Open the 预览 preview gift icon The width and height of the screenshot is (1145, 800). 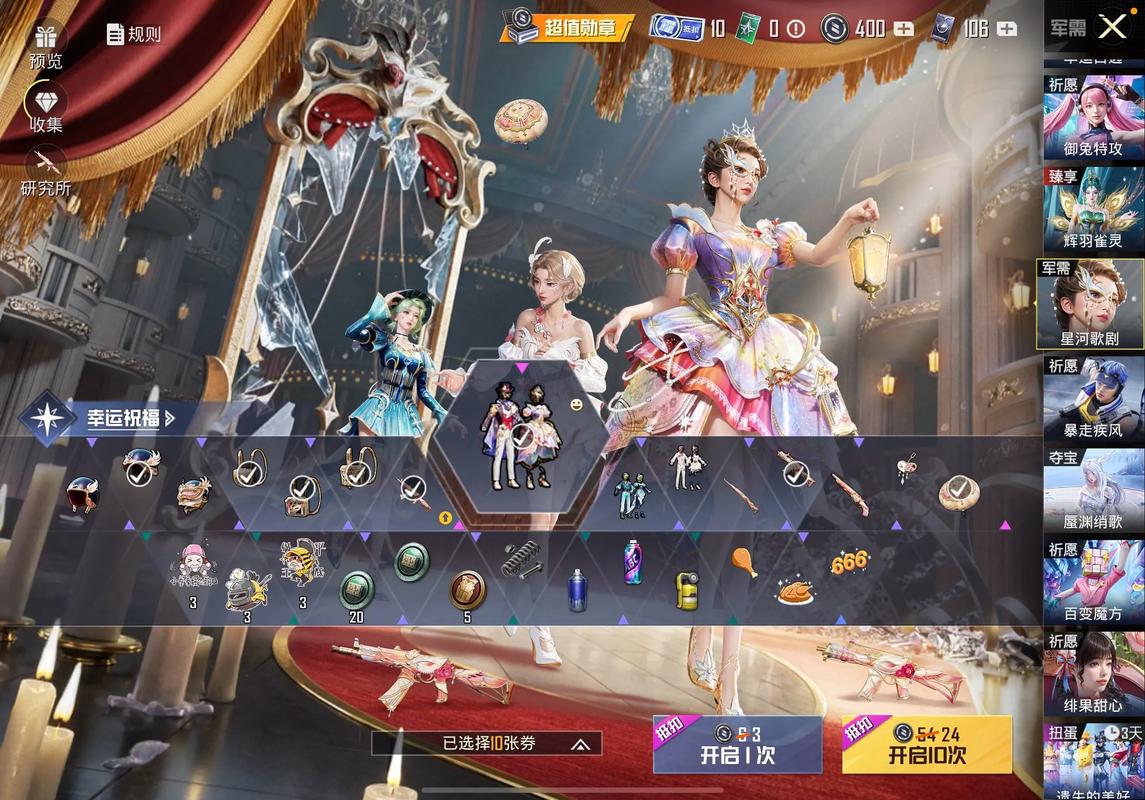(x=46, y=46)
